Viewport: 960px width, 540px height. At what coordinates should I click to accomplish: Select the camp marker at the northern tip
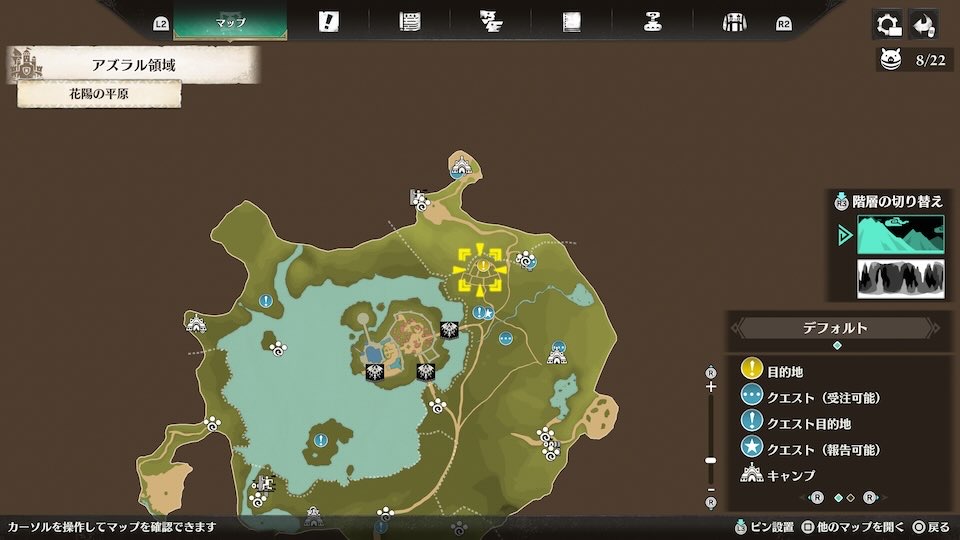pos(460,166)
